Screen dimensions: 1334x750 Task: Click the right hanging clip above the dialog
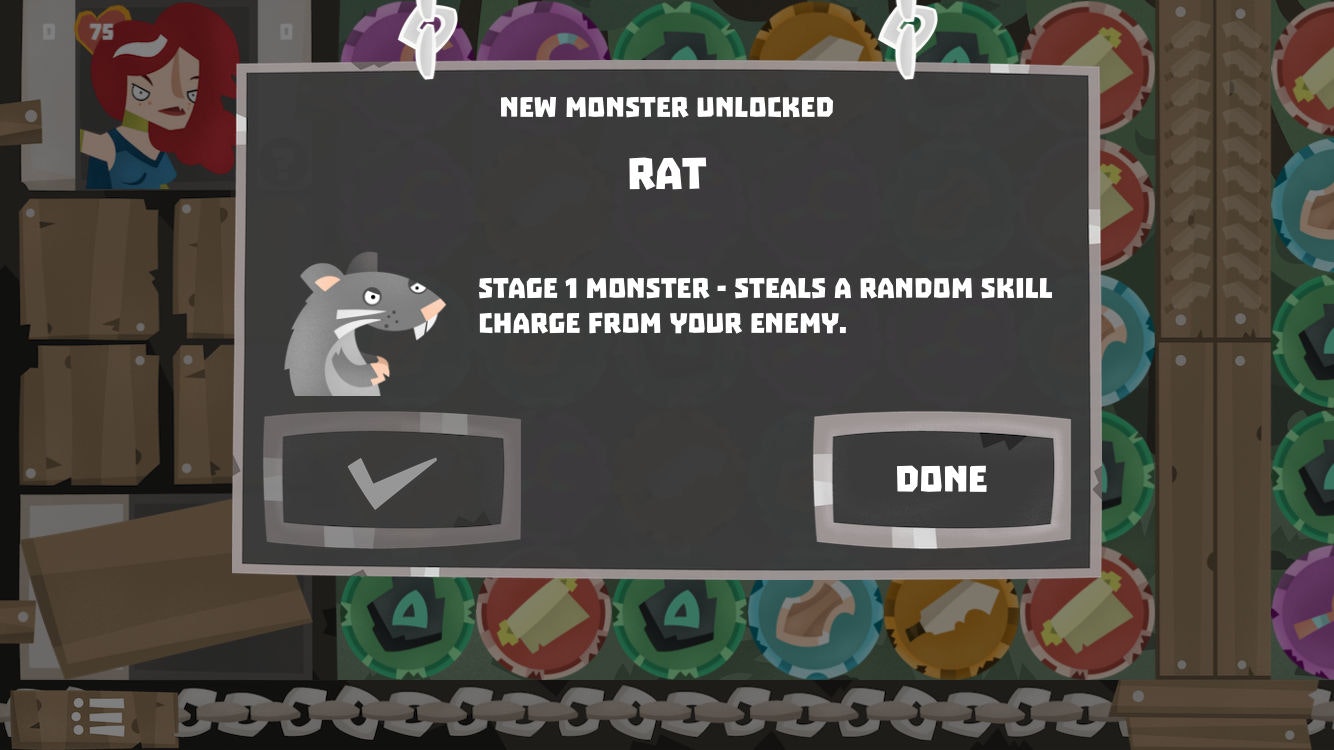pos(903,35)
